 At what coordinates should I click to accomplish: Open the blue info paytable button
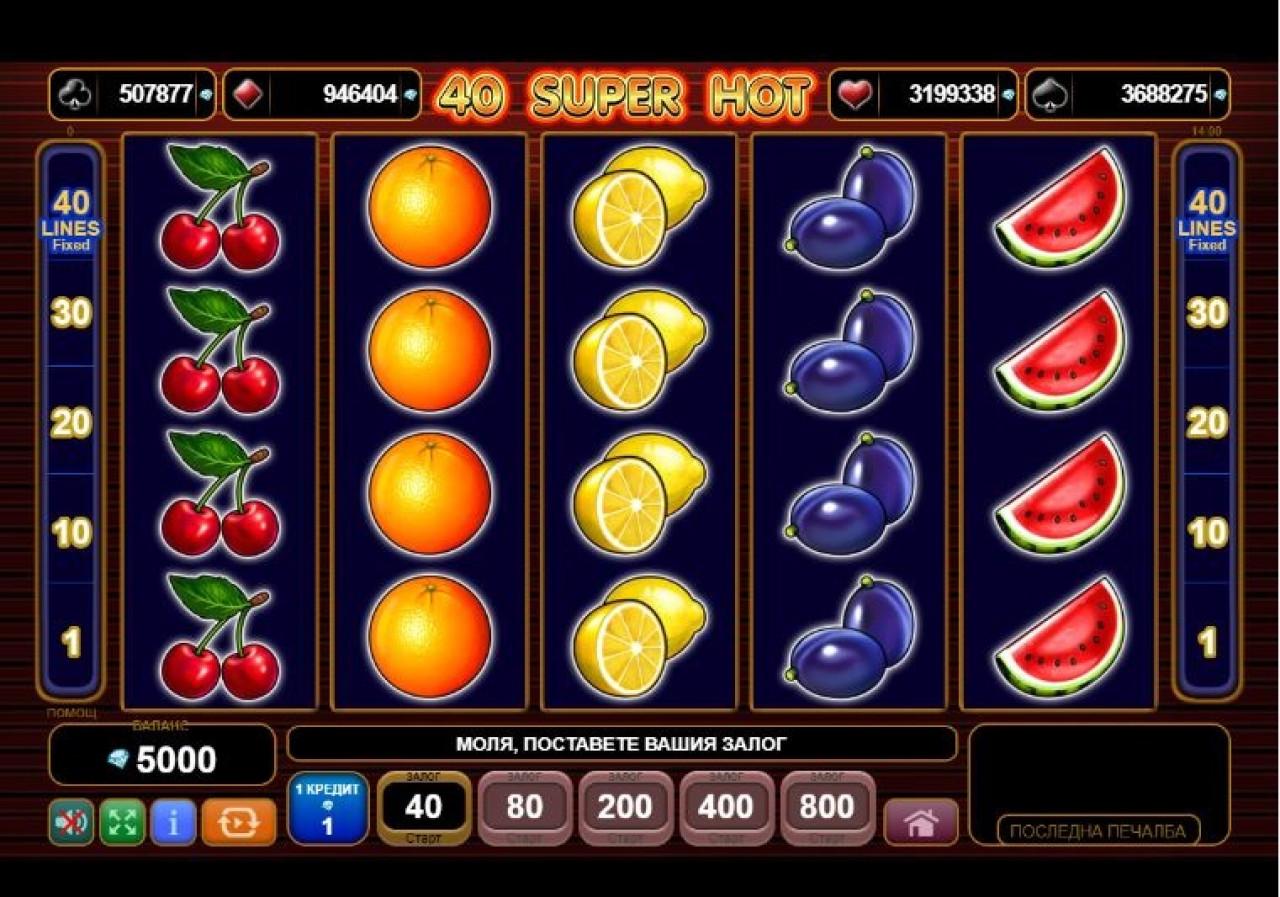tap(173, 822)
